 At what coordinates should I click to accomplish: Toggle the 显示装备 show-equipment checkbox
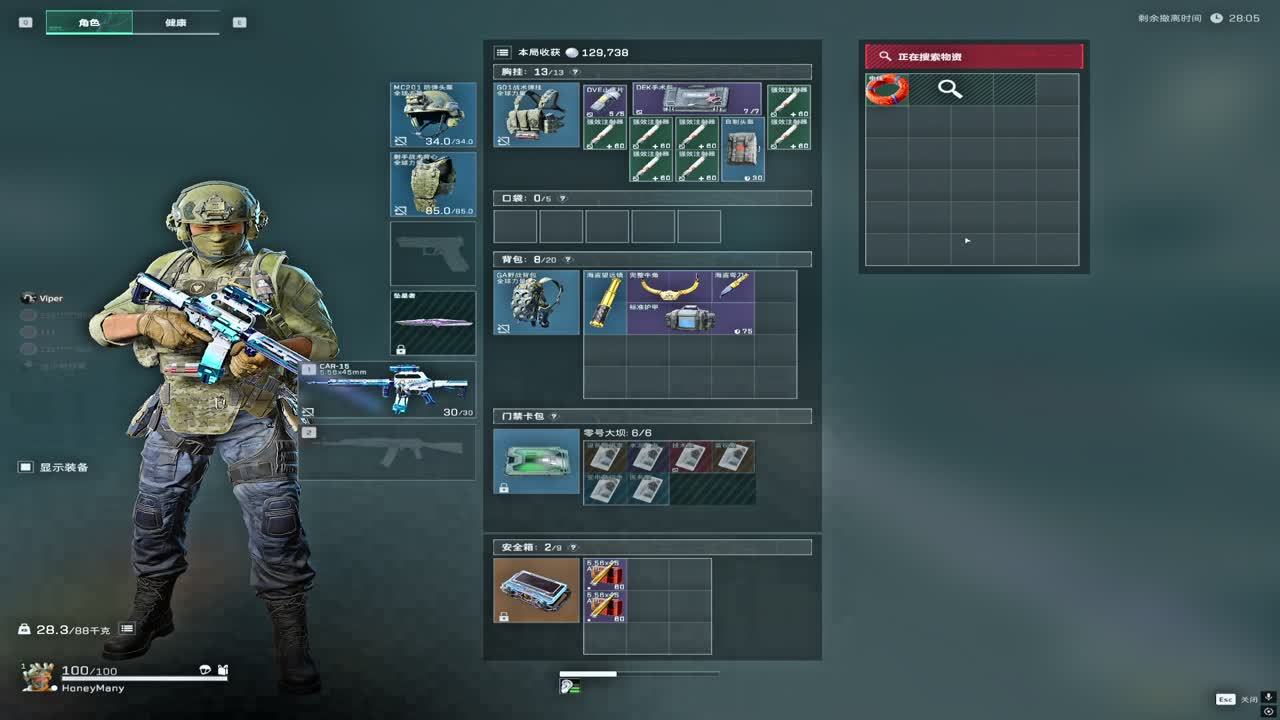[26, 467]
